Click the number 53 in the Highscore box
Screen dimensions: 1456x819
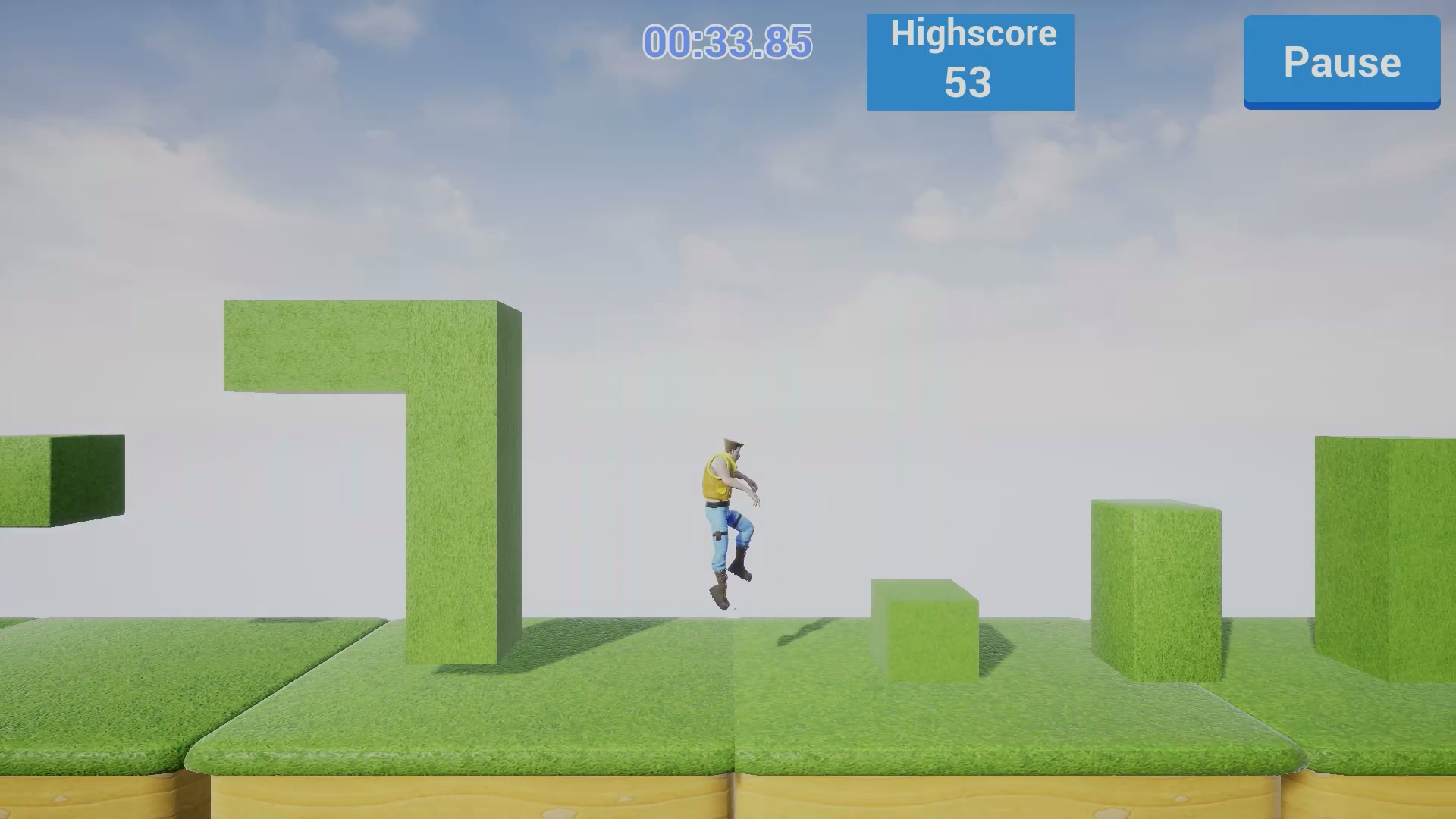(968, 83)
